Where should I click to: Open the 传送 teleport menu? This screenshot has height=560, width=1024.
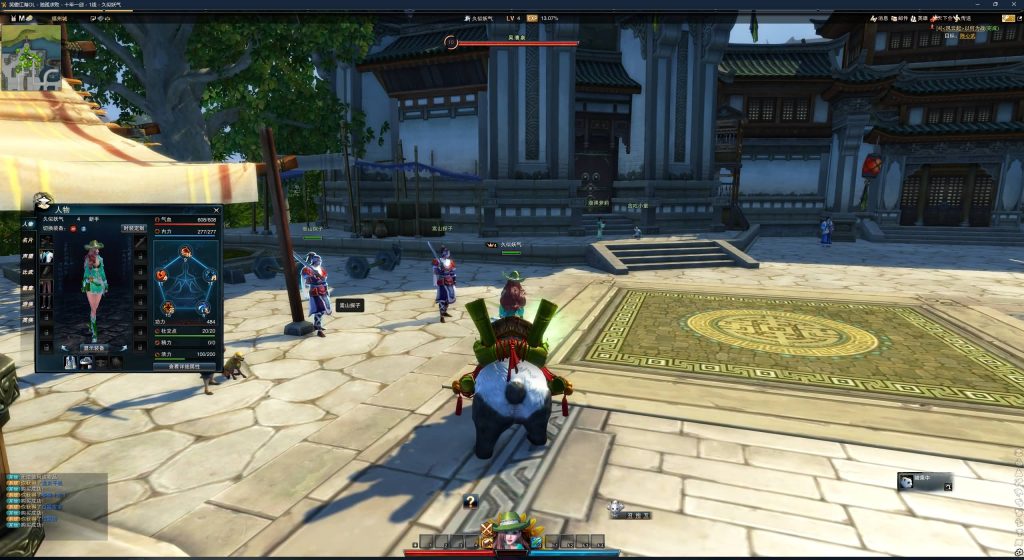click(x=962, y=18)
